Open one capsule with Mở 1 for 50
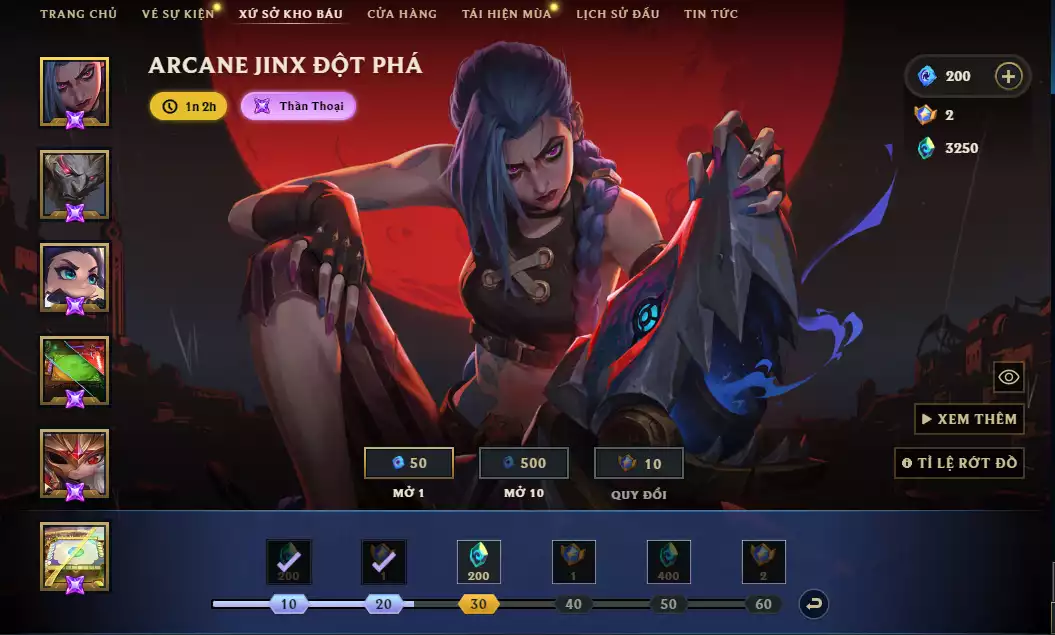1055x635 pixels. (408, 463)
